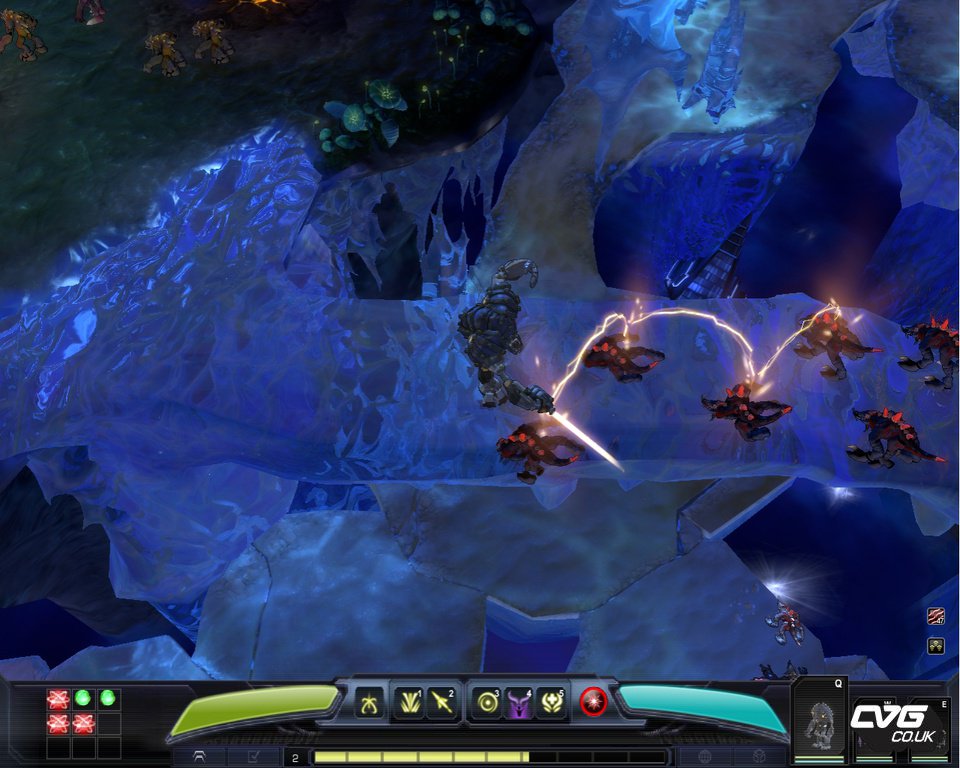Activate ability 3 with the yellow ring icon
960x768 pixels.
[487, 703]
